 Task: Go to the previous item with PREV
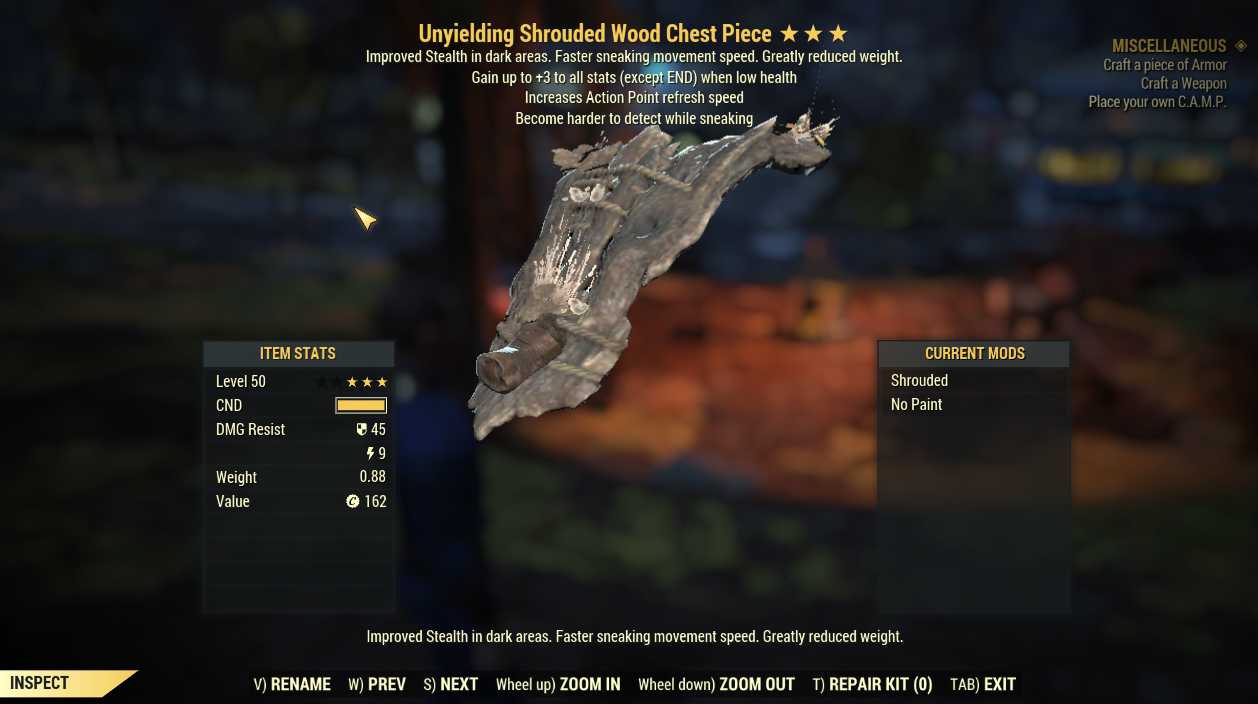[x=377, y=685]
